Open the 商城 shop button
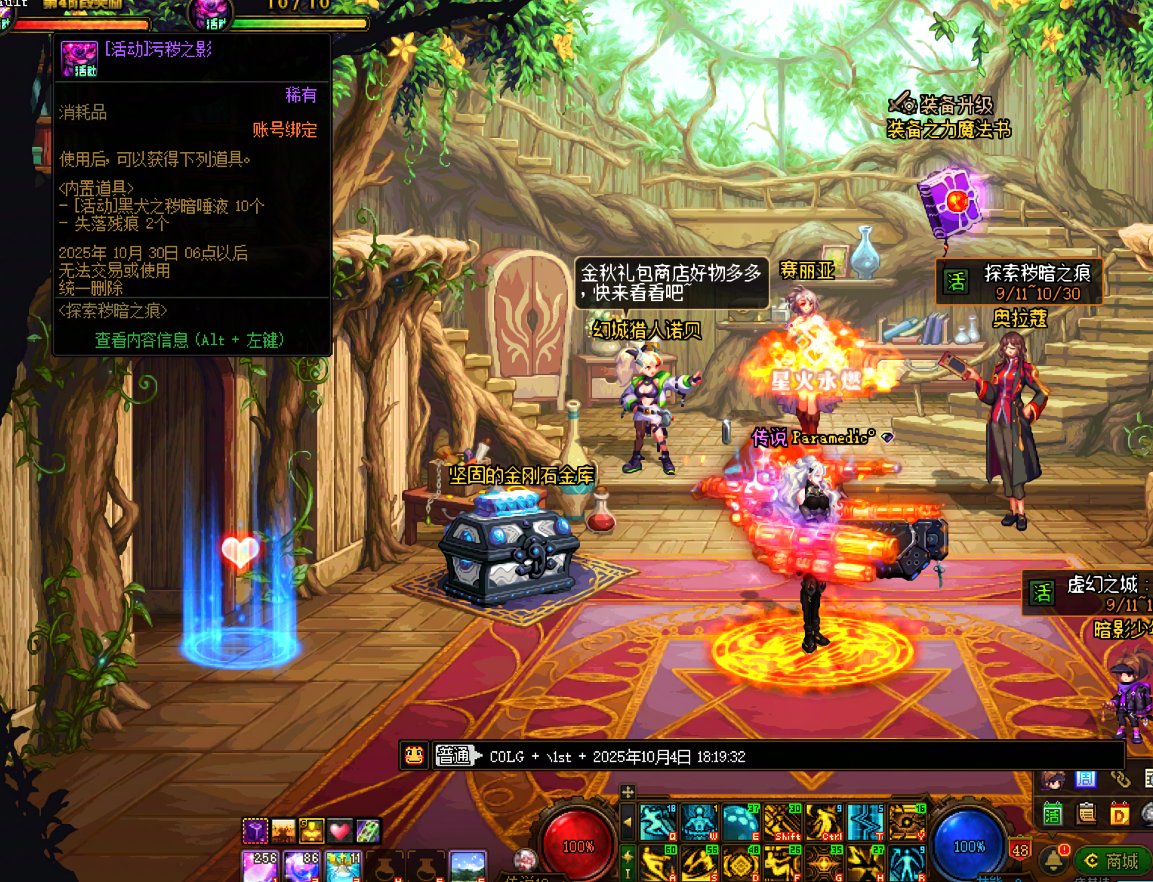 pyautogui.click(x=1112, y=861)
